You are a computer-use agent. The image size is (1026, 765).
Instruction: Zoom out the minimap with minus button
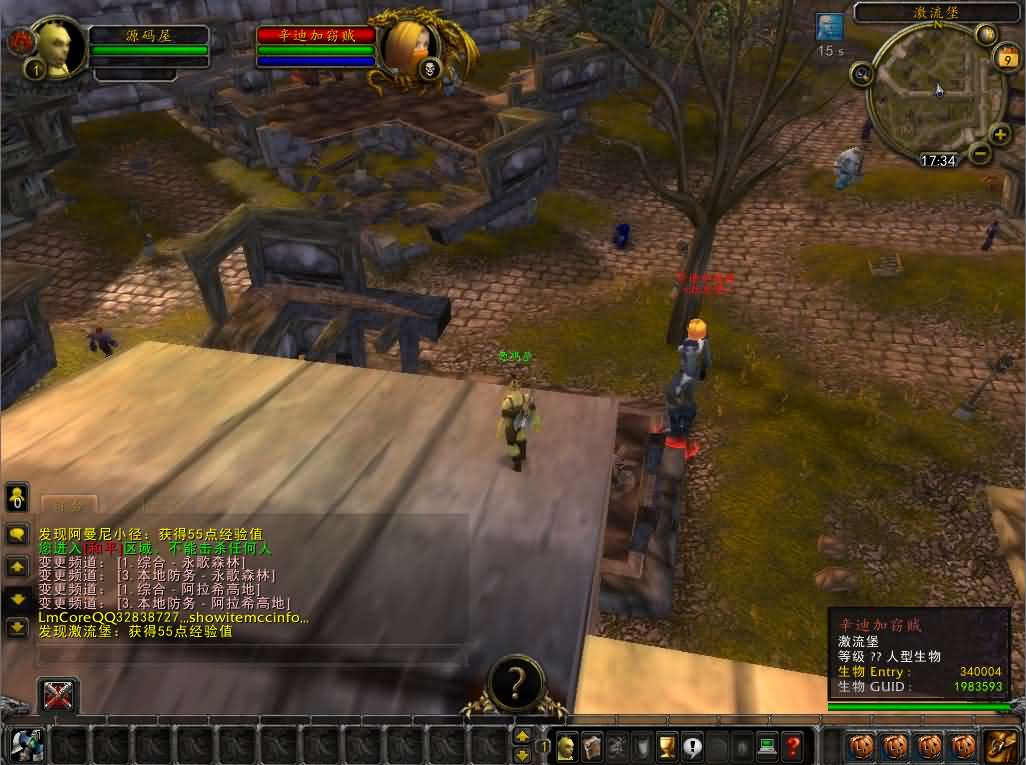[980, 154]
